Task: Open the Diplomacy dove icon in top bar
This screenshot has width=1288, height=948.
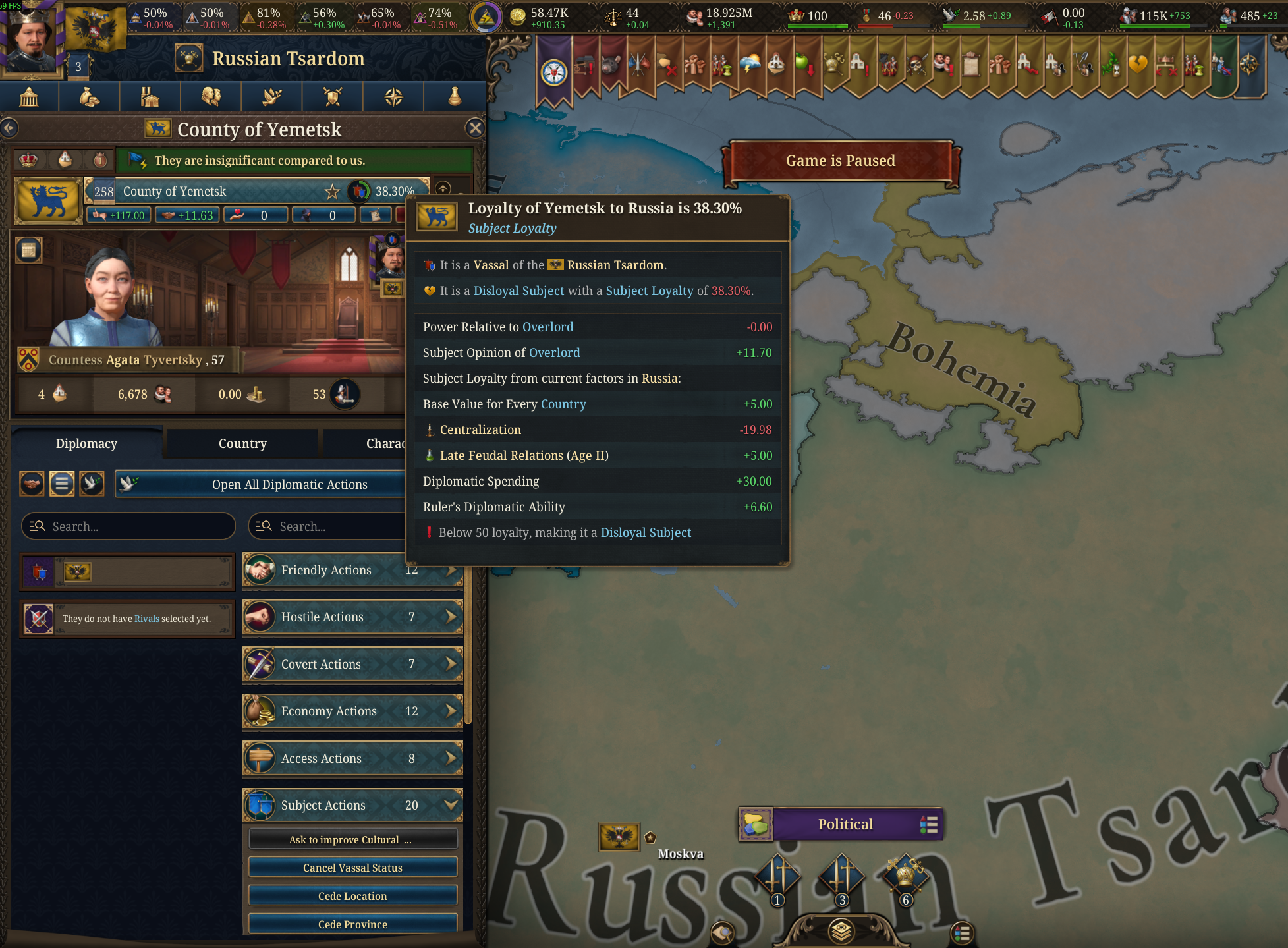Action: (271, 96)
